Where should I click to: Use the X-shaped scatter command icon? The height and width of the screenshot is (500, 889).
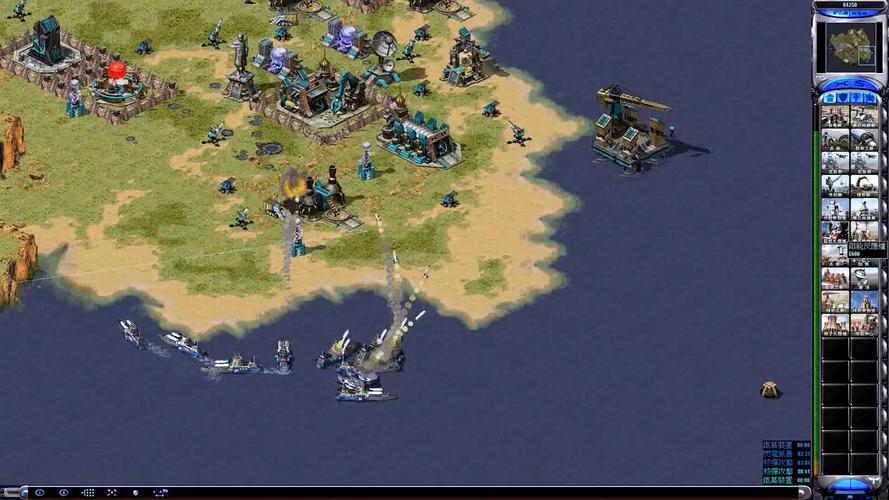(x=112, y=493)
